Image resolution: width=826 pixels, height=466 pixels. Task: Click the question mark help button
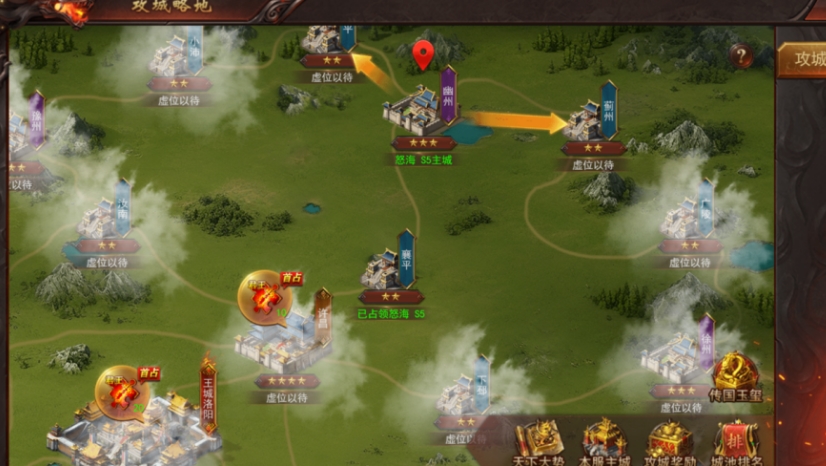(741, 57)
